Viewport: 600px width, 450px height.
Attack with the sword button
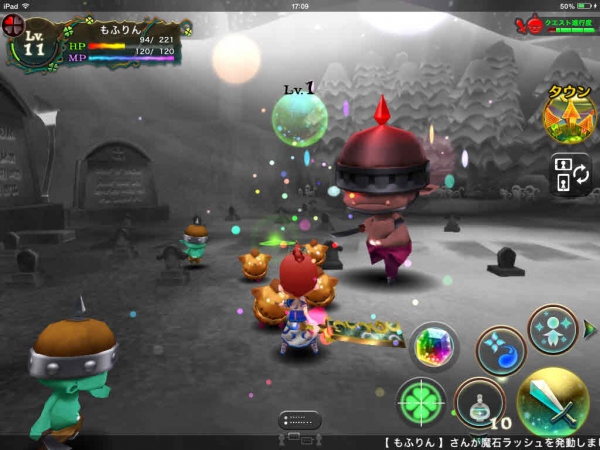[552, 402]
